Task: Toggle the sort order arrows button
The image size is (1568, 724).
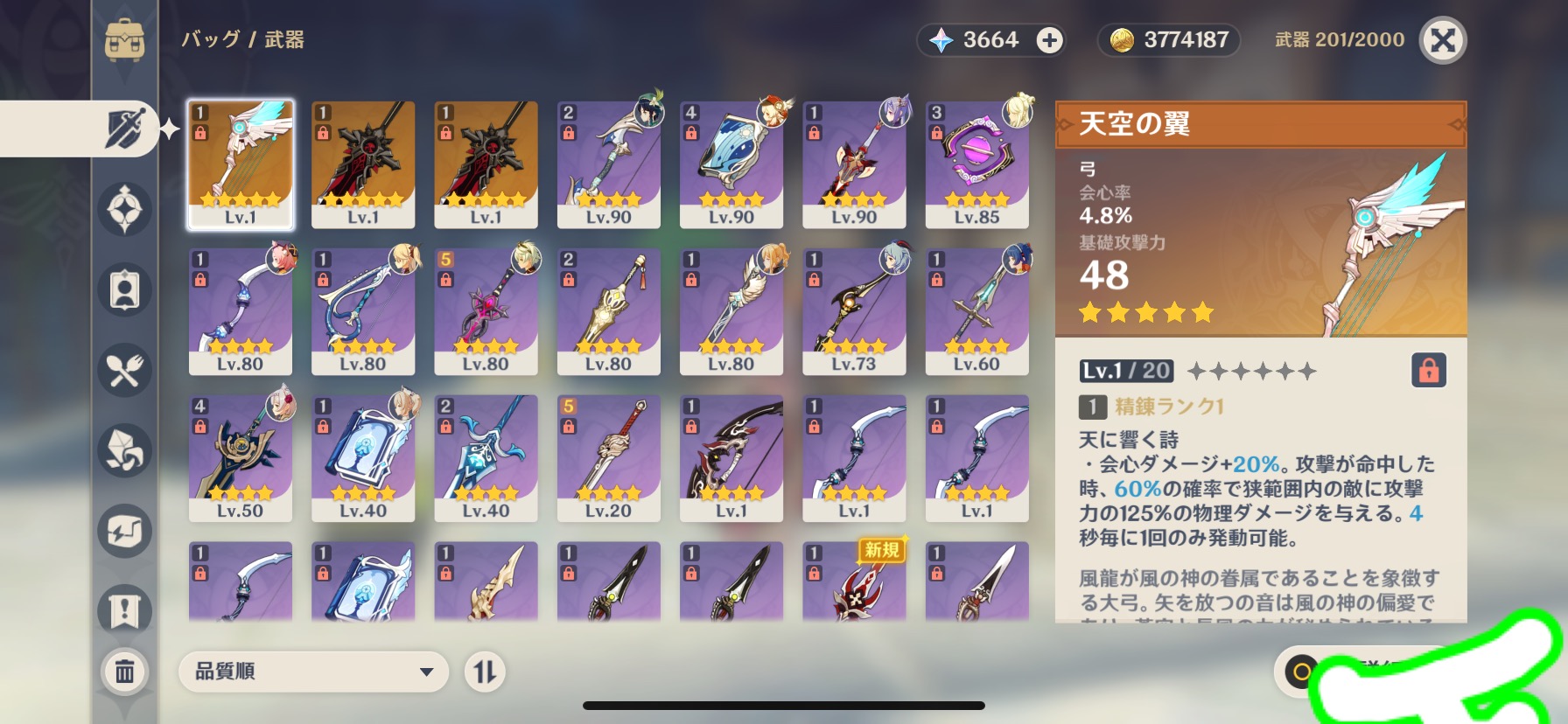Action: pyautogui.click(x=485, y=672)
